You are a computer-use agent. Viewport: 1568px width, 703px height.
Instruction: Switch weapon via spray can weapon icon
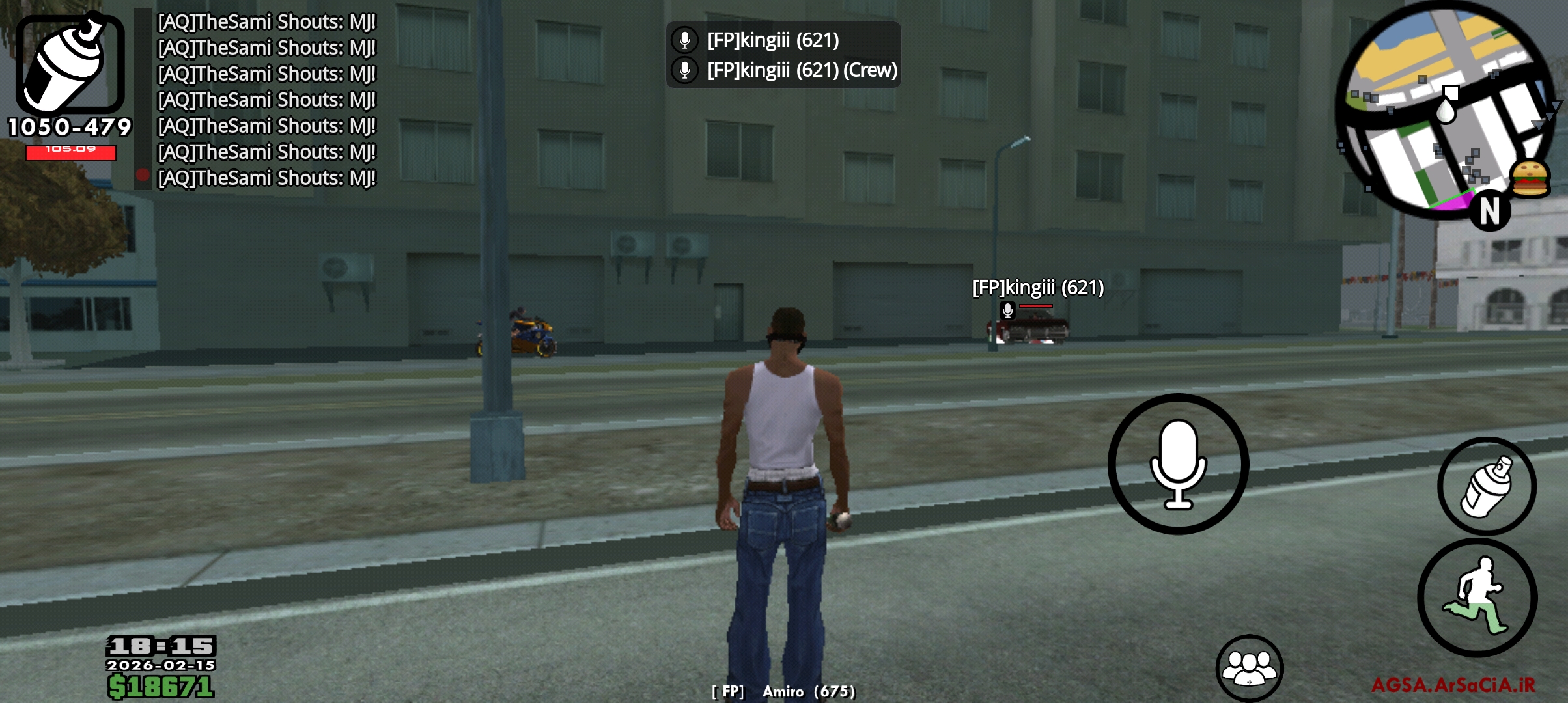pos(70,65)
